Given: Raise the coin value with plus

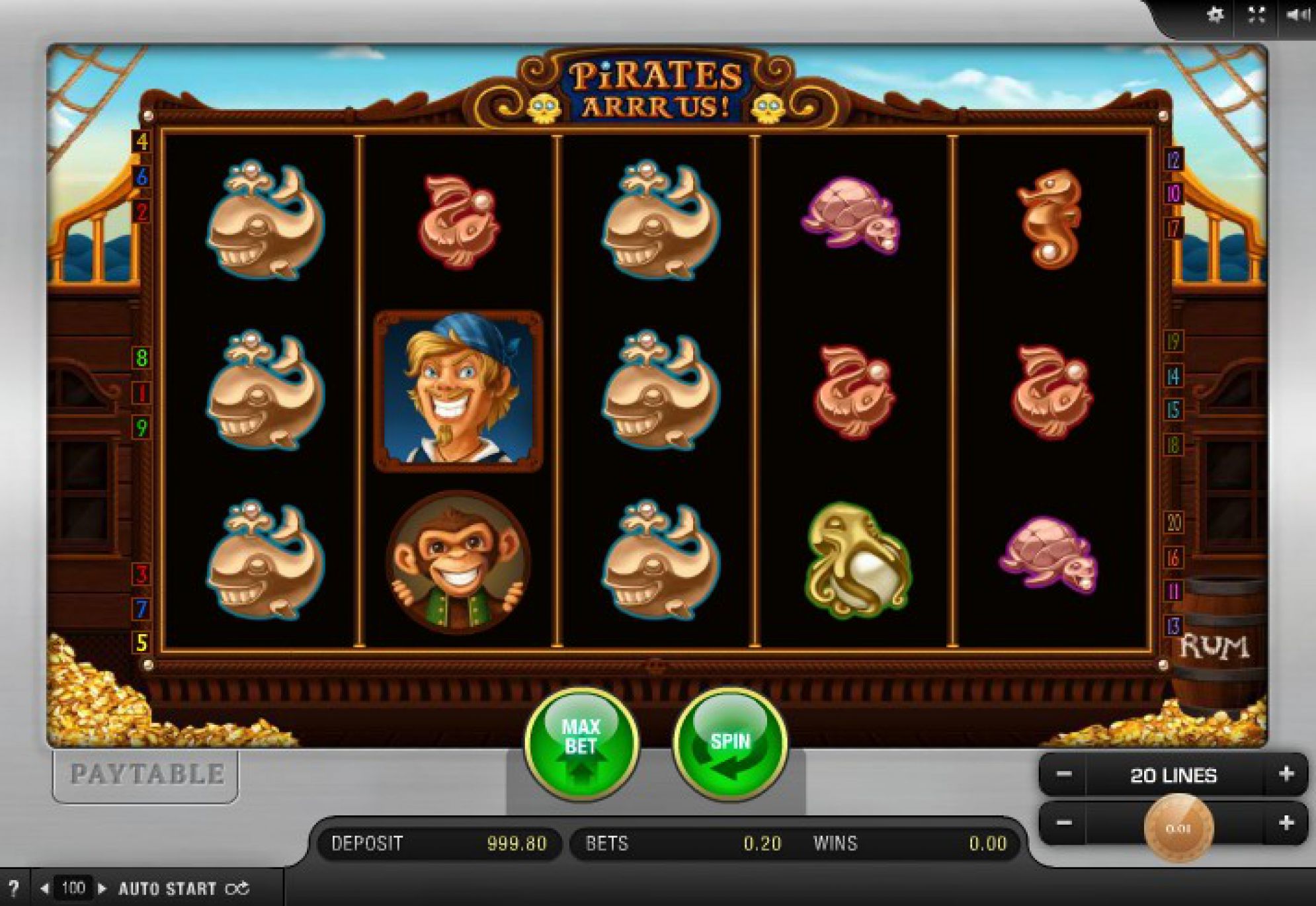Looking at the screenshot, I should [1286, 823].
